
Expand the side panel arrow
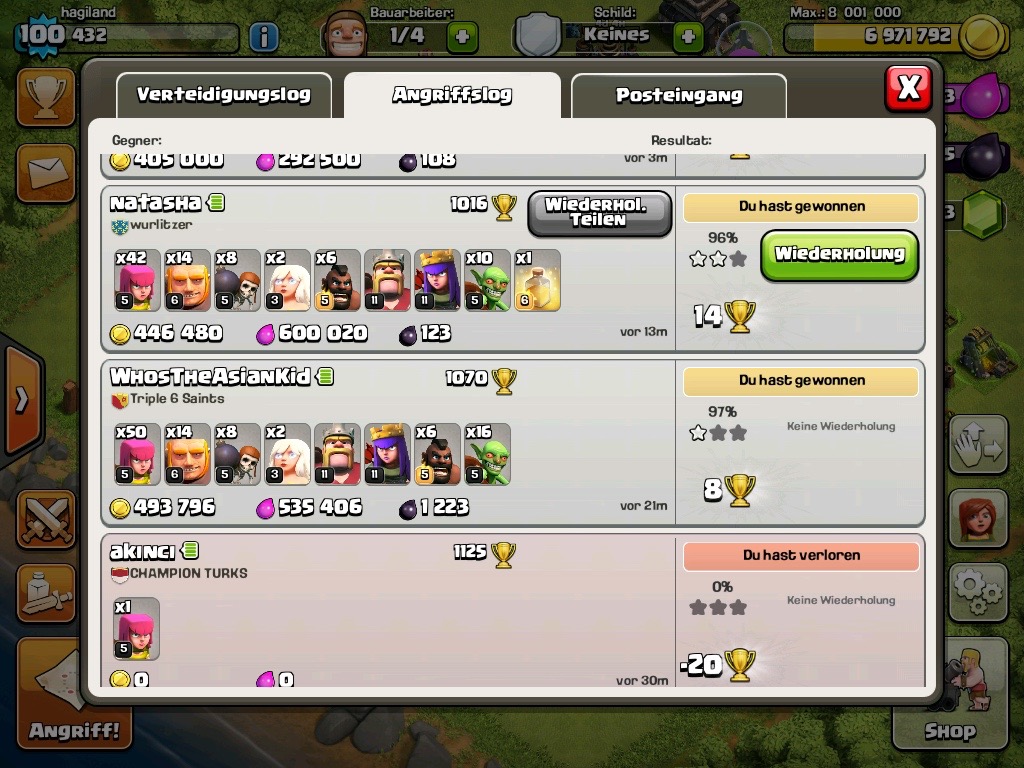click(x=22, y=400)
